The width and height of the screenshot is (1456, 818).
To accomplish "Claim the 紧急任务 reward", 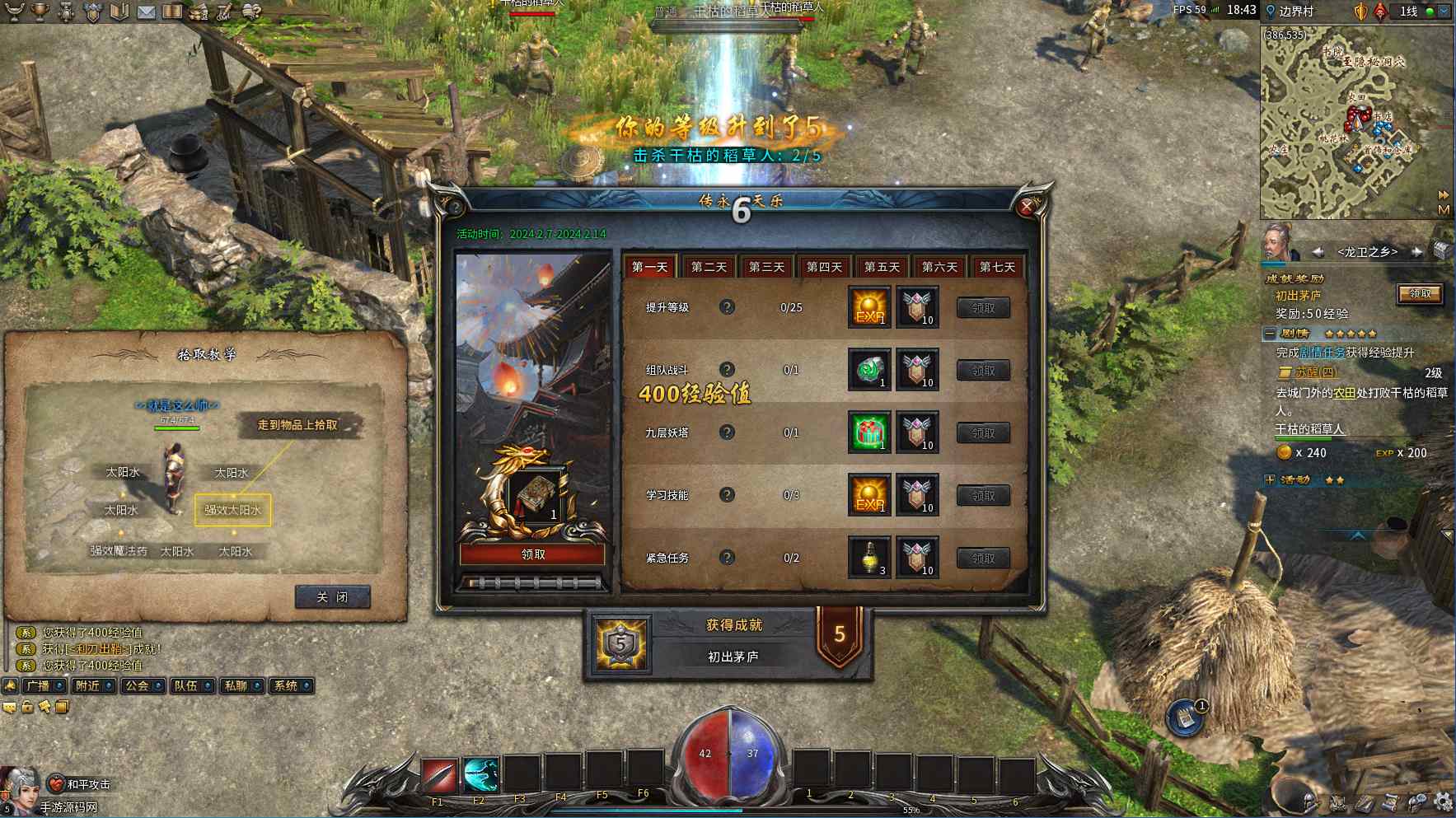I will [x=983, y=559].
